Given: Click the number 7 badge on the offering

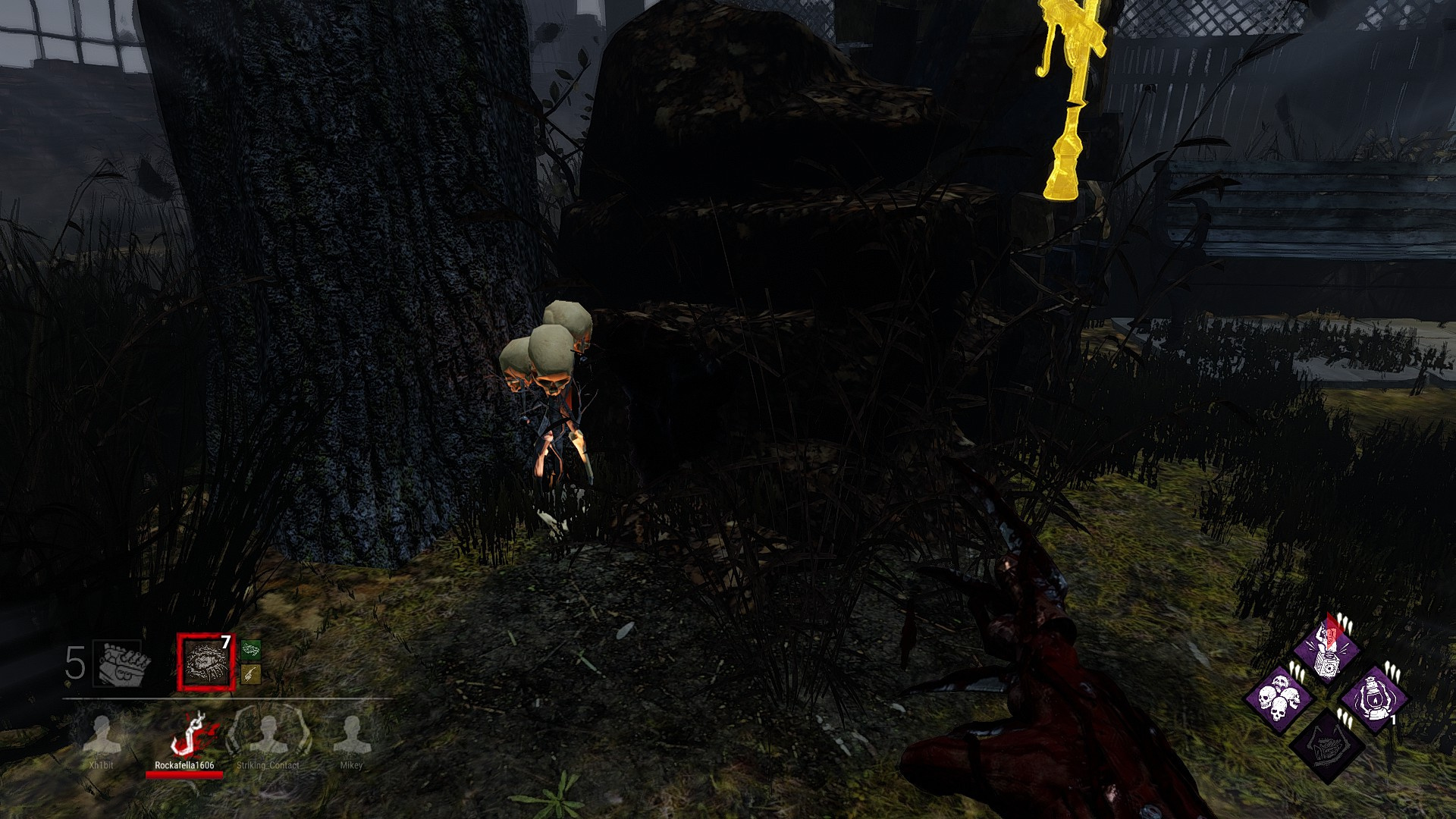Looking at the screenshot, I should tap(225, 642).
